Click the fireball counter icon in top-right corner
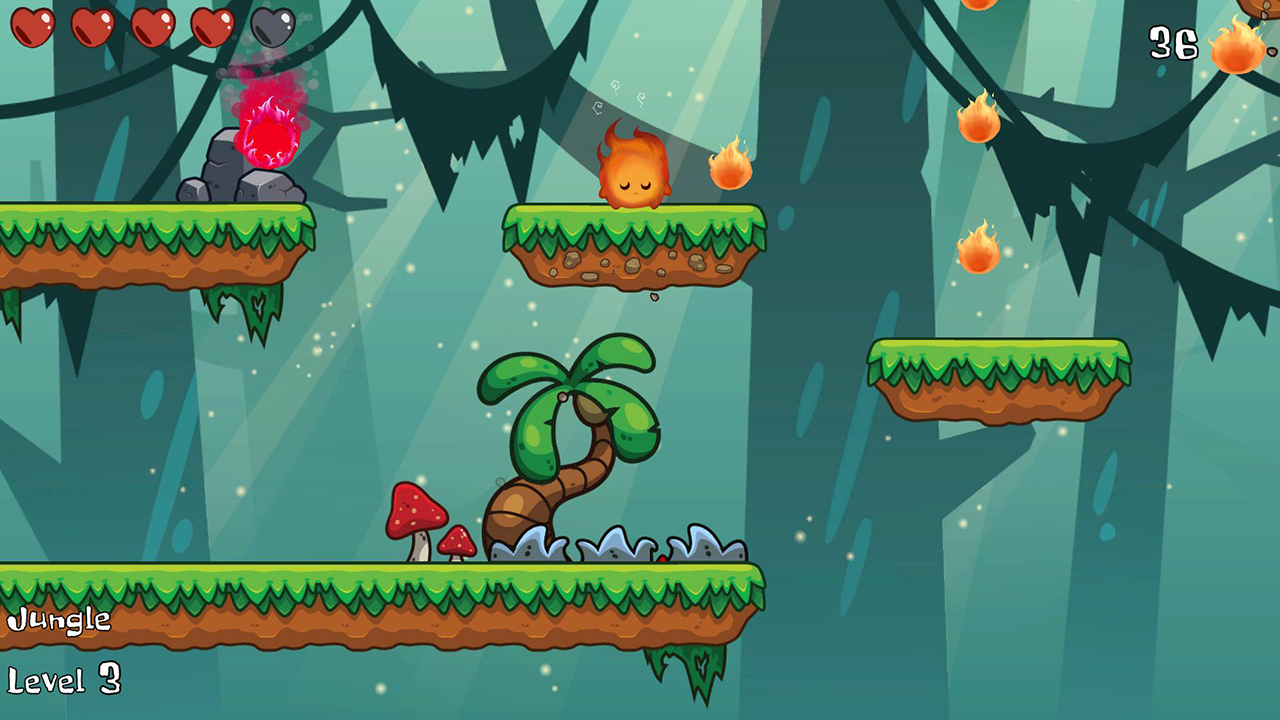This screenshot has height=720, width=1280. coord(1236,47)
